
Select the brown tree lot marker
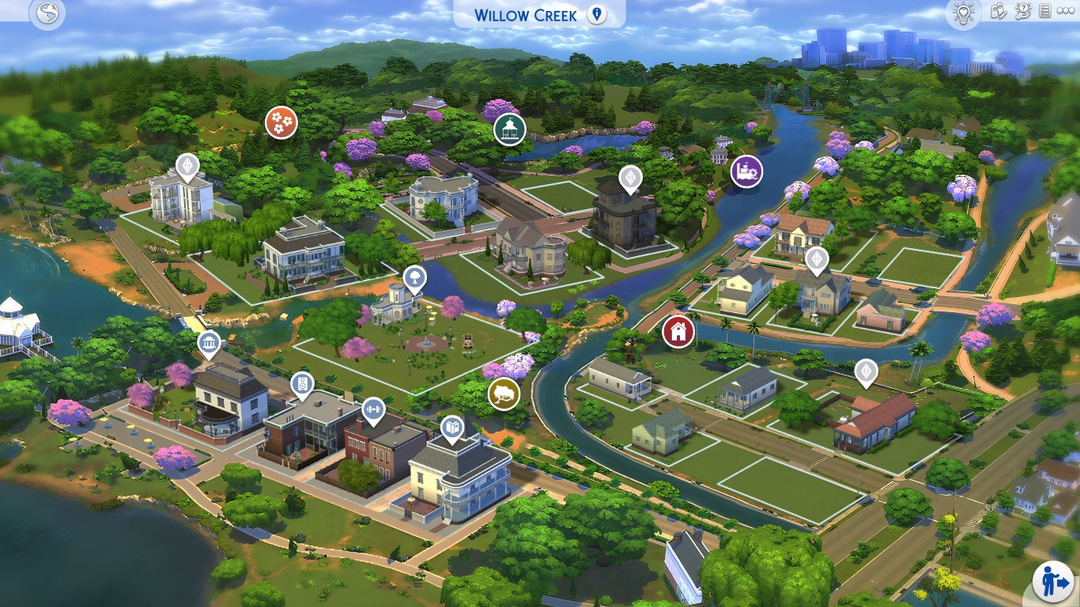tap(504, 393)
